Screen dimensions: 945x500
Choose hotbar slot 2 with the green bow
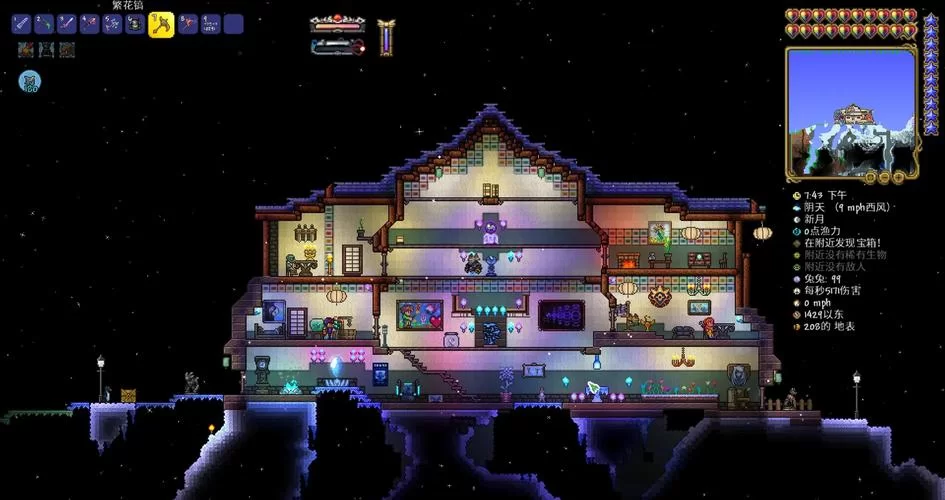[44, 24]
